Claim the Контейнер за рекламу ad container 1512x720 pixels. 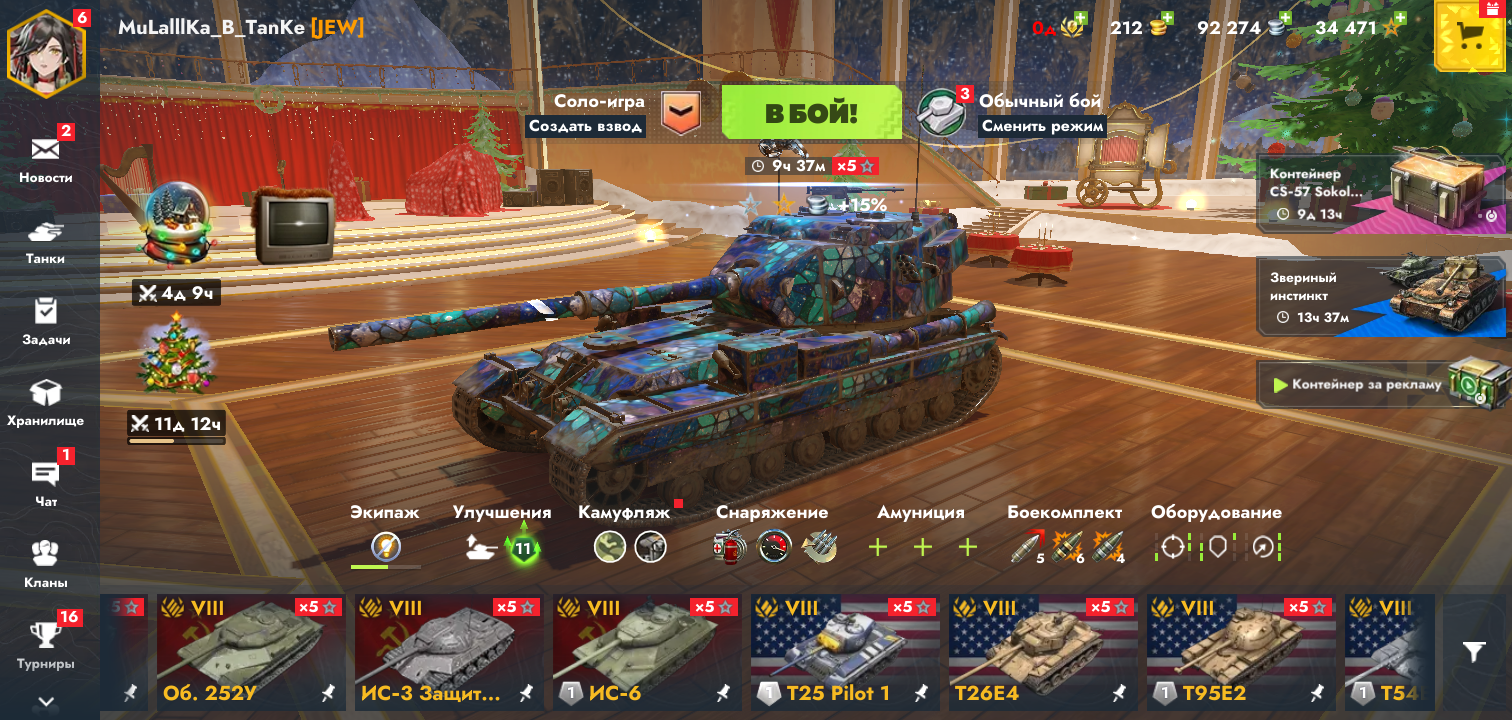pyautogui.click(x=1381, y=385)
